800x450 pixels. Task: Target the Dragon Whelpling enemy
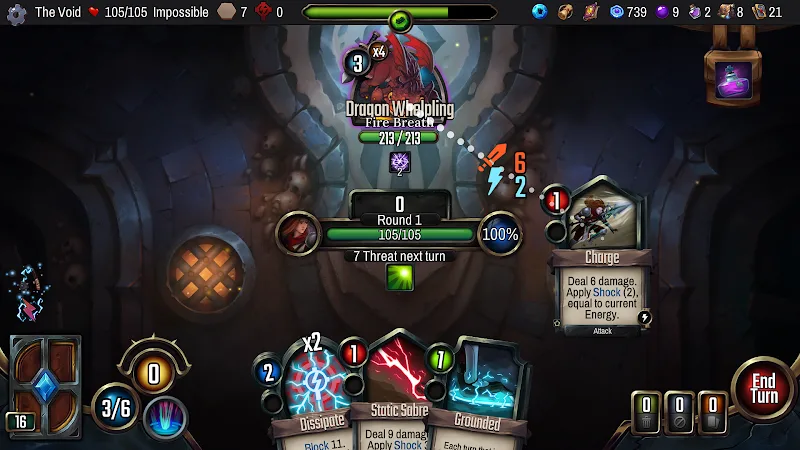(x=398, y=70)
